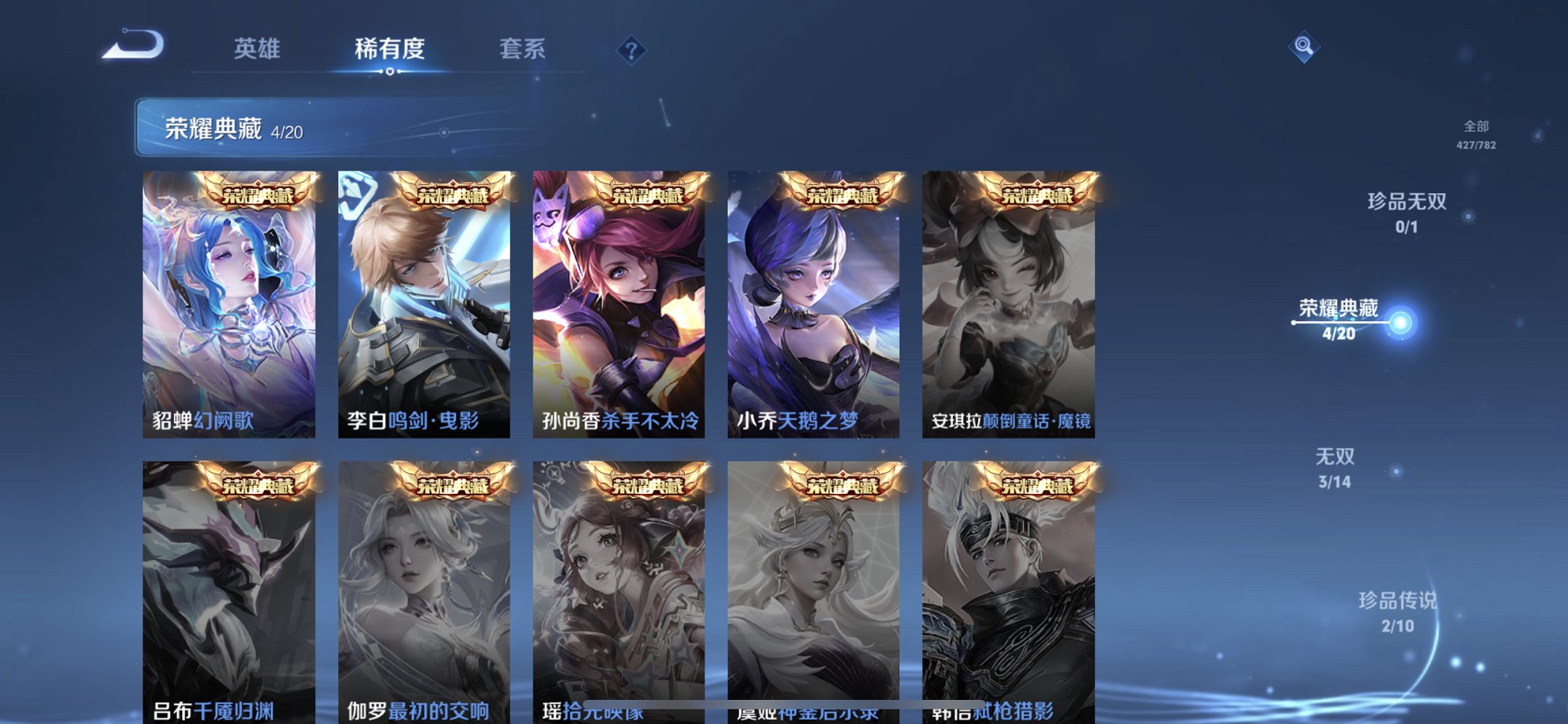Switch to the 英雄 tab
The width and height of the screenshot is (1568, 724).
pyautogui.click(x=258, y=49)
